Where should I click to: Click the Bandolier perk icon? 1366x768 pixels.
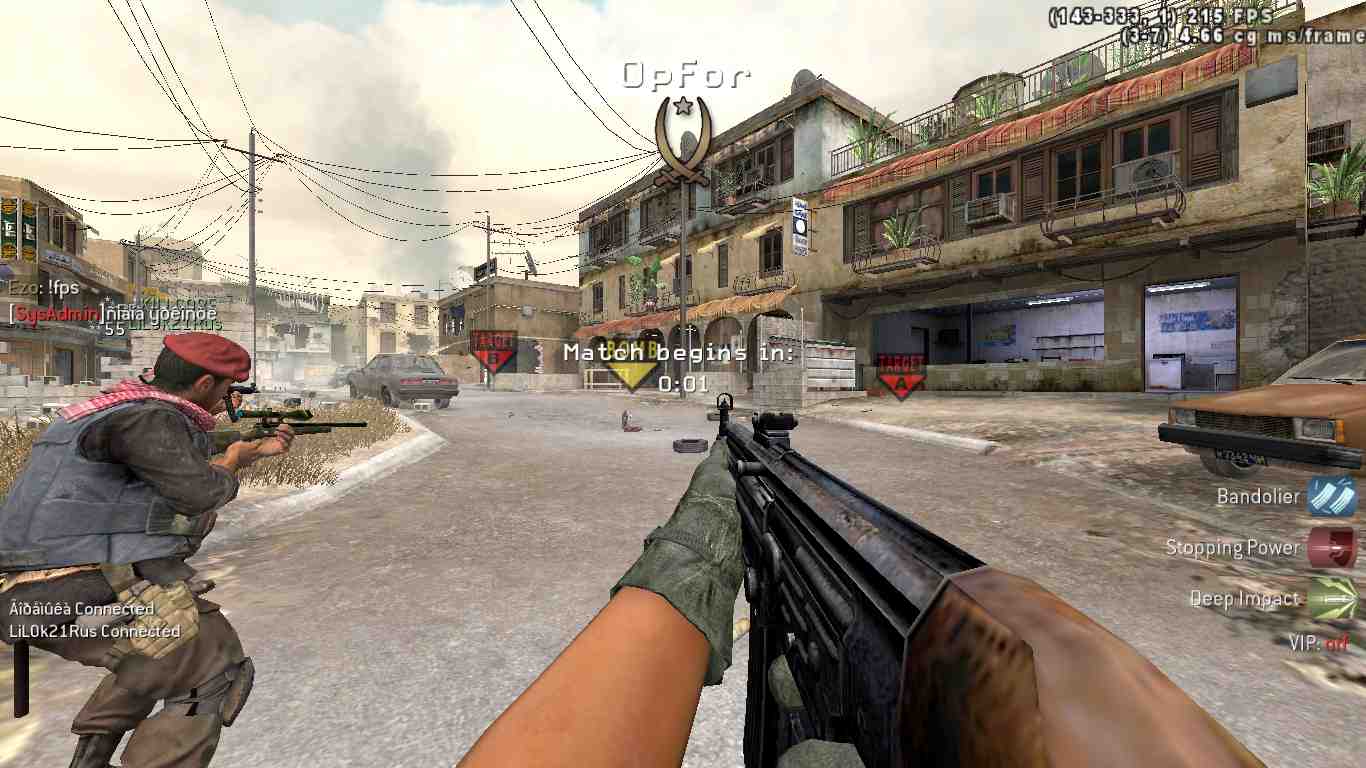point(1331,496)
